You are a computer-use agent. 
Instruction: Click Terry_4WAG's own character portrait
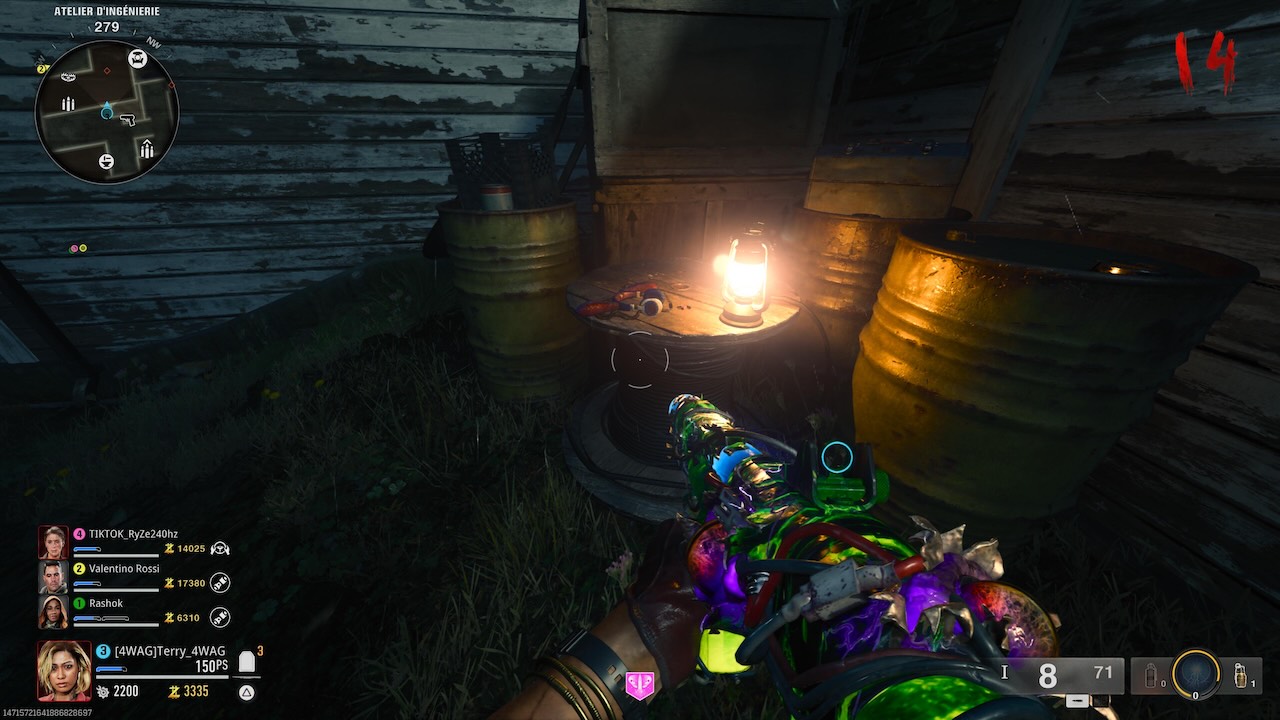[x=64, y=670]
